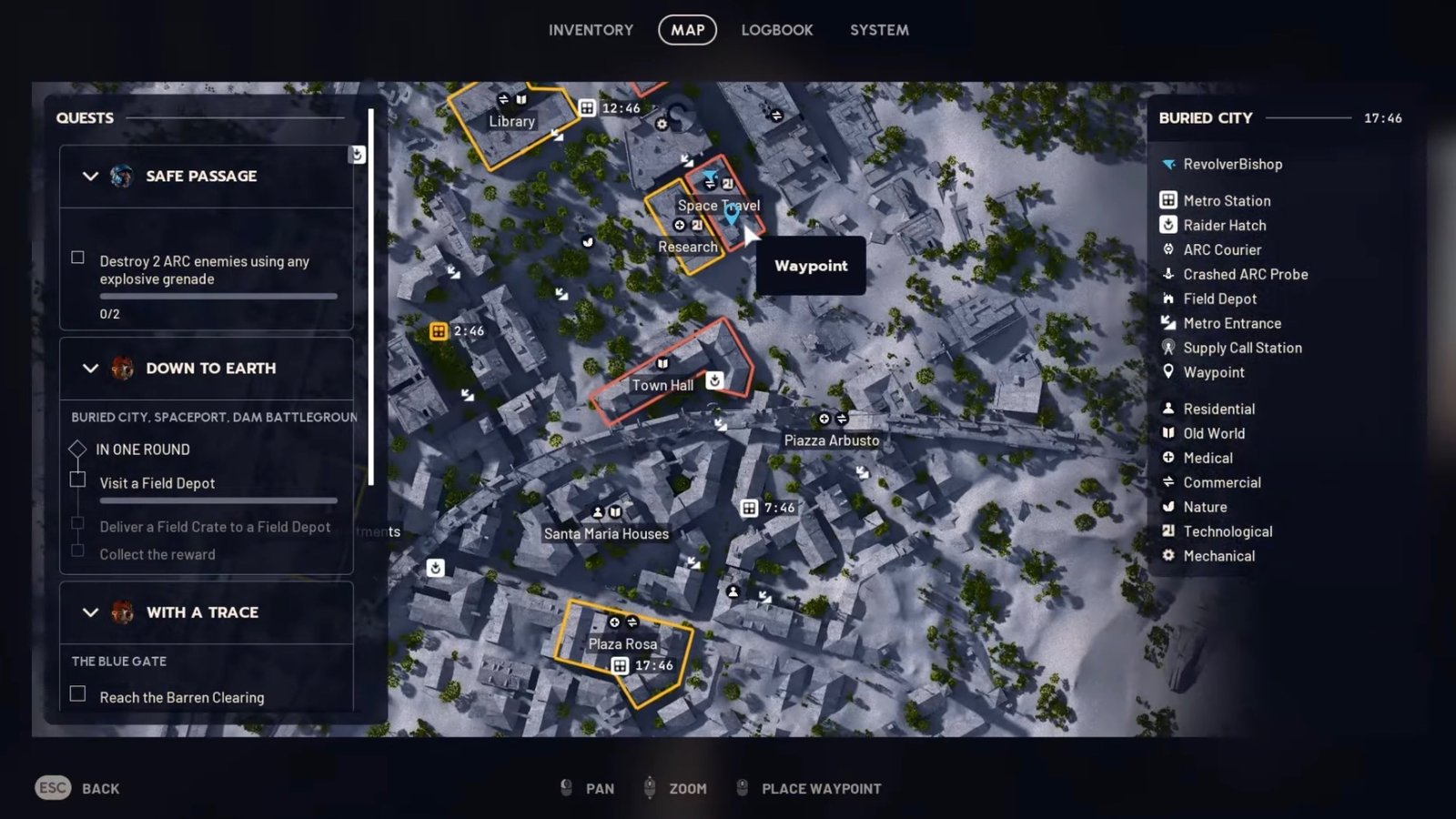Select the Supply Call Station icon
Screen dimensions: 1456x819
tap(1168, 348)
